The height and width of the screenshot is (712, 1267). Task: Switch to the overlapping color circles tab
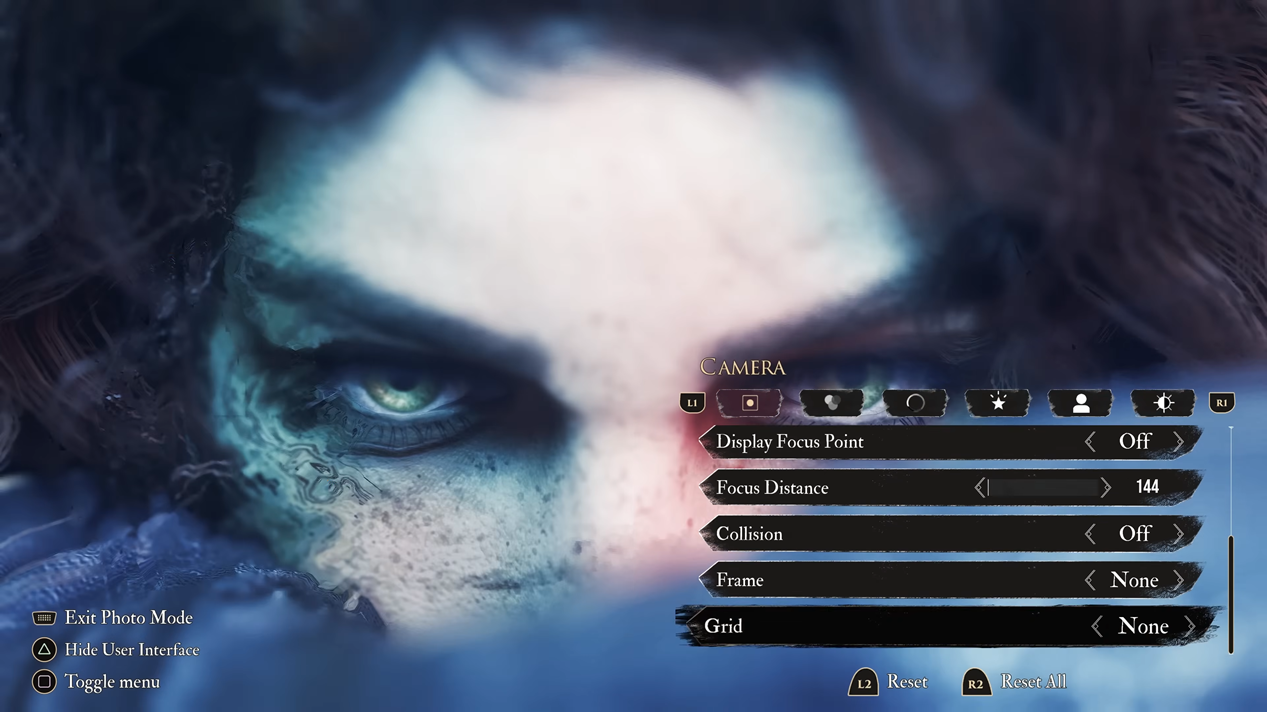pos(831,403)
